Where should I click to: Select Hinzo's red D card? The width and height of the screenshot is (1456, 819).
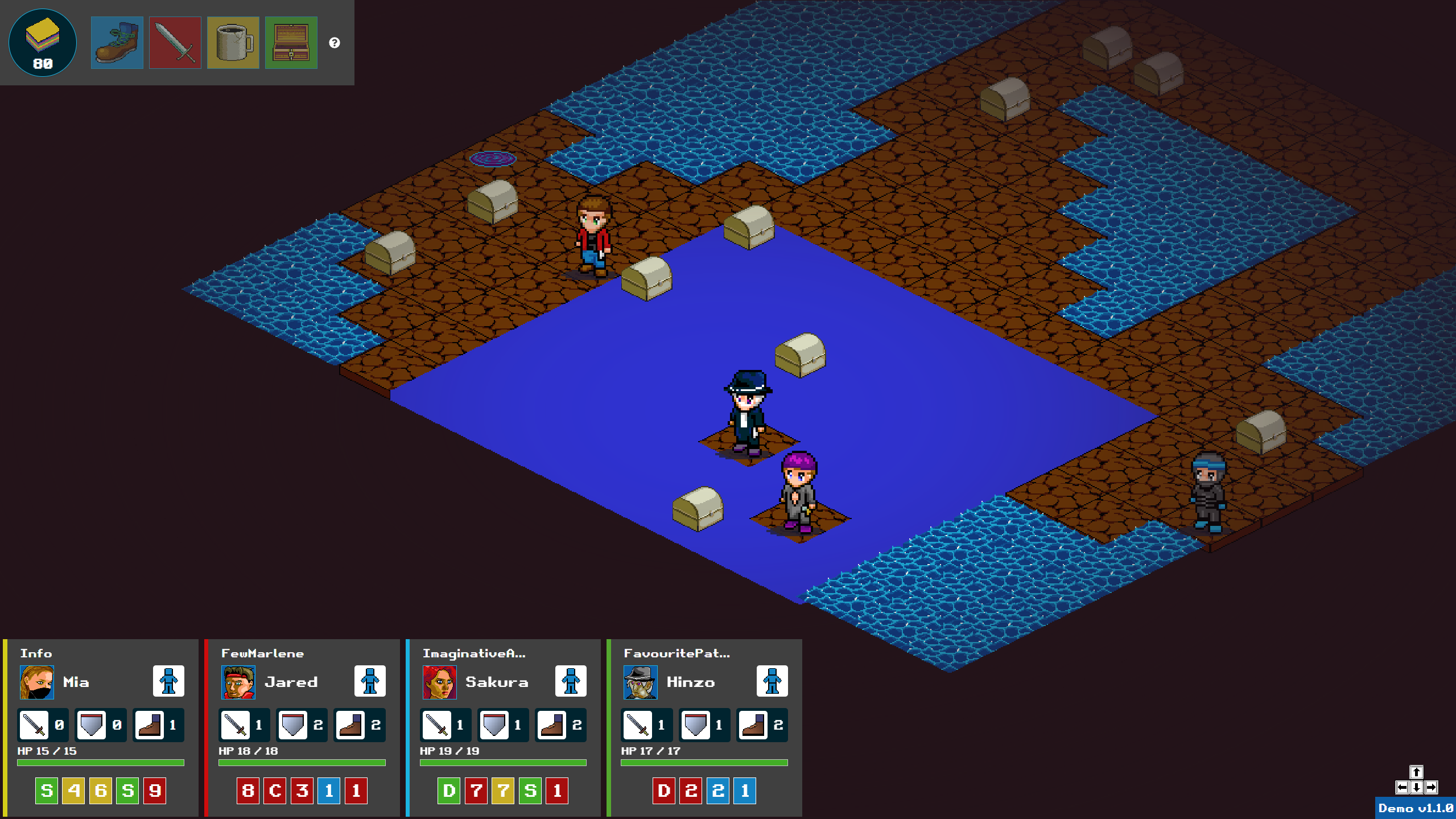[663, 791]
